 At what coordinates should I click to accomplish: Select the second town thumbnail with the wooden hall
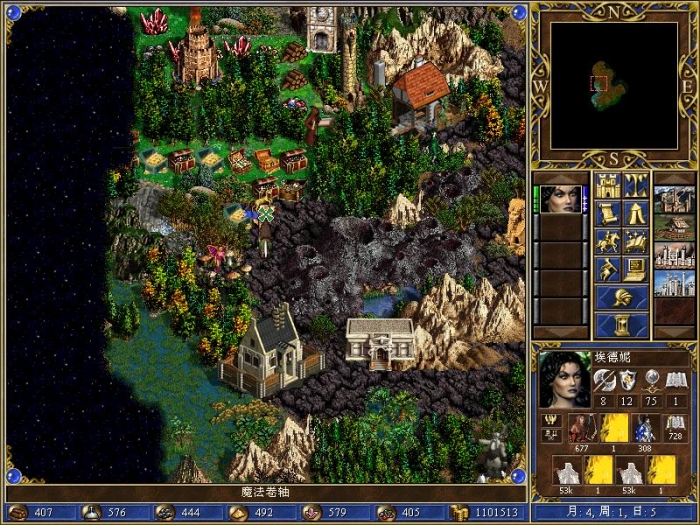point(673,227)
